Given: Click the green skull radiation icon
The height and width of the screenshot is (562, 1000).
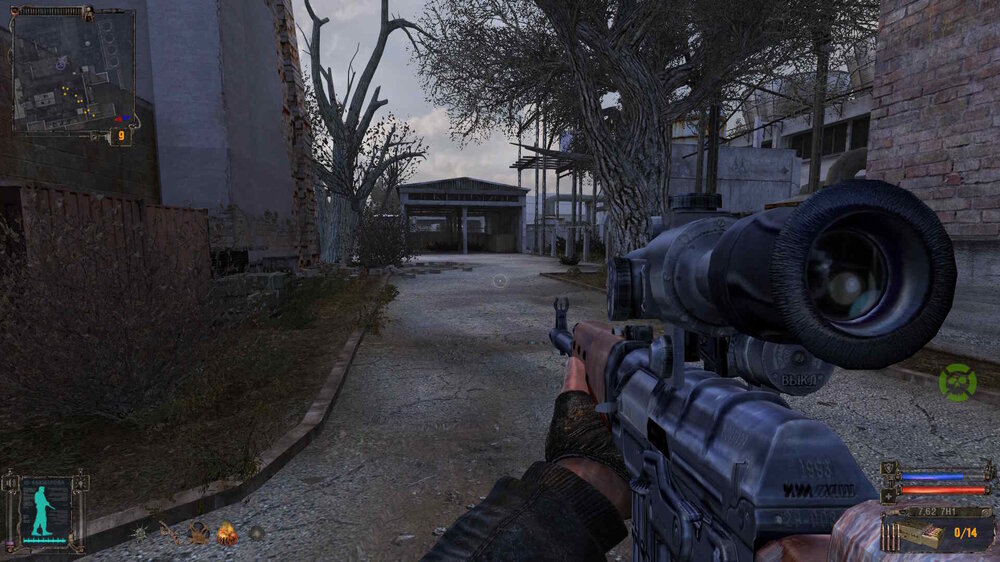Looking at the screenshot, I should (x=957, y=382).
